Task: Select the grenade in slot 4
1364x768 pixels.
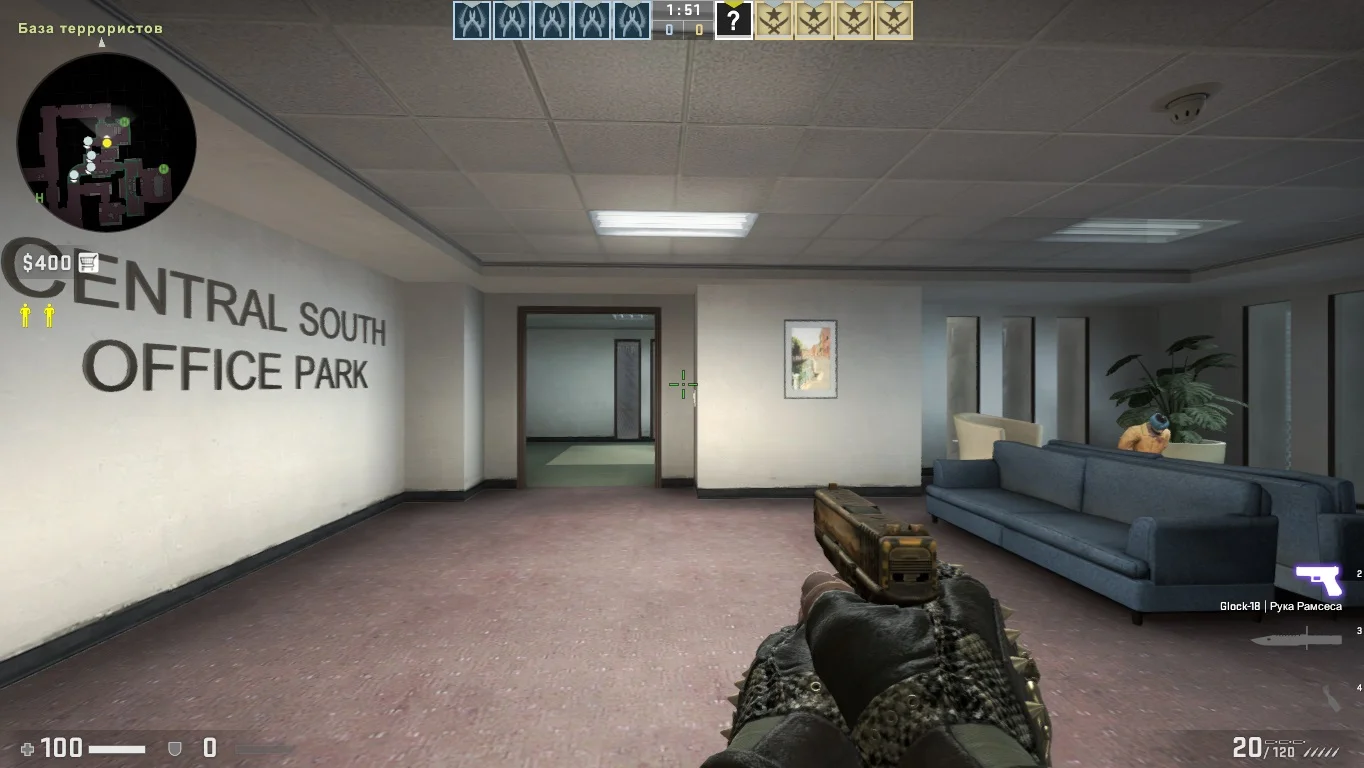Action: pyautogui.click(x=1331, y=696)
